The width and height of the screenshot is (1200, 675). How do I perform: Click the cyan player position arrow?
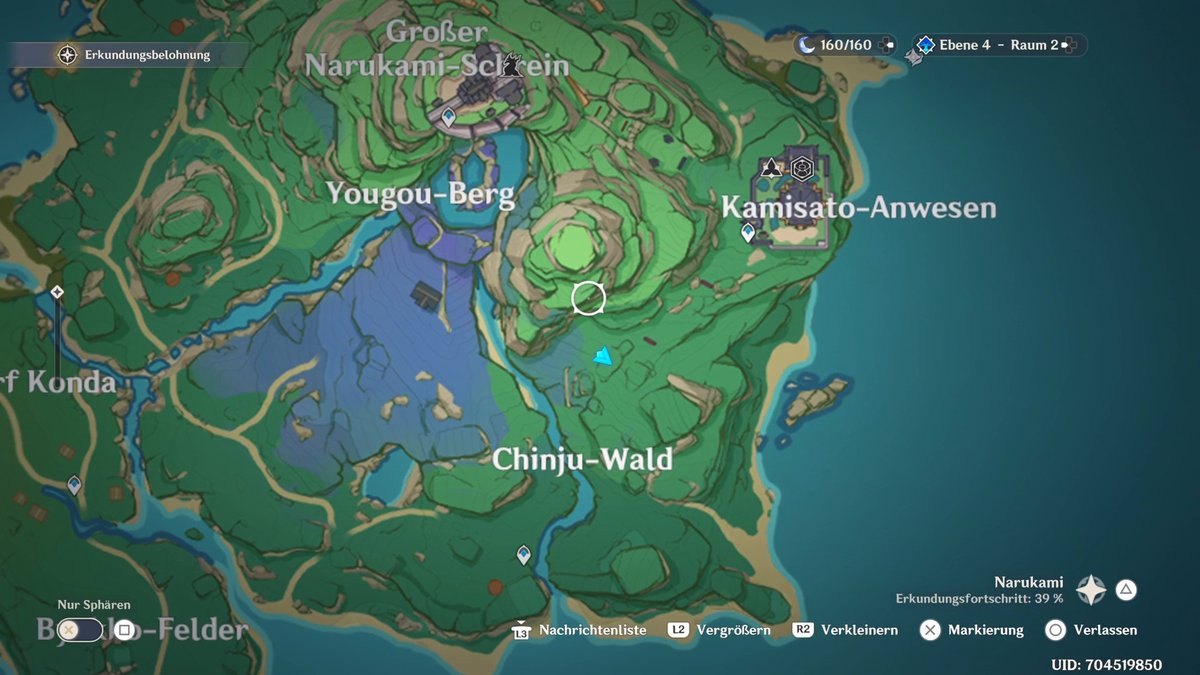[x=602, y=356]
